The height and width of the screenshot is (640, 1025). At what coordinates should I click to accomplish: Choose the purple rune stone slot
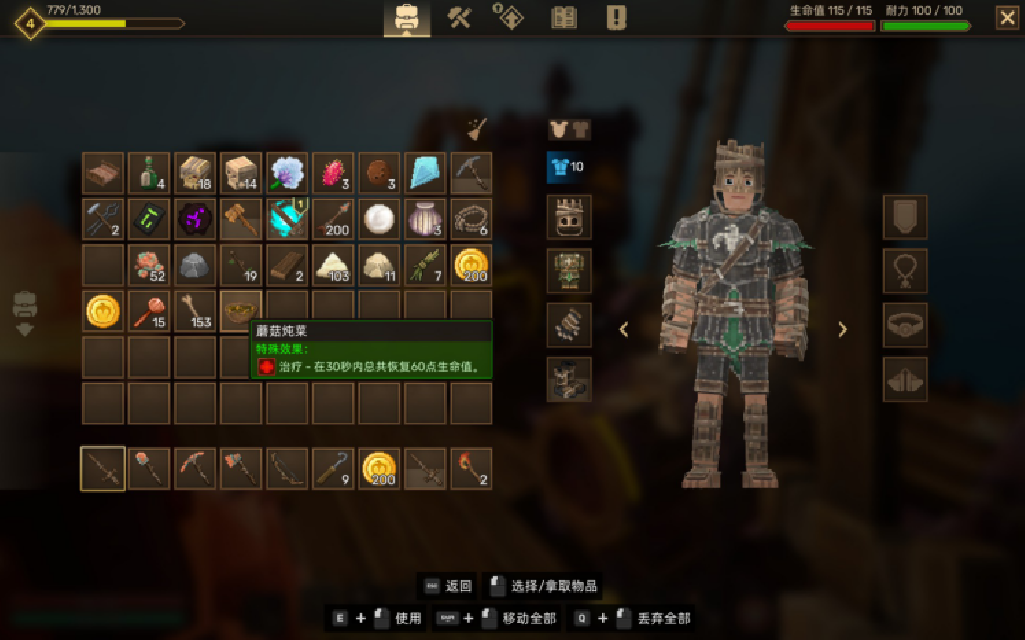pyautogui.click(x=195, y=219)
